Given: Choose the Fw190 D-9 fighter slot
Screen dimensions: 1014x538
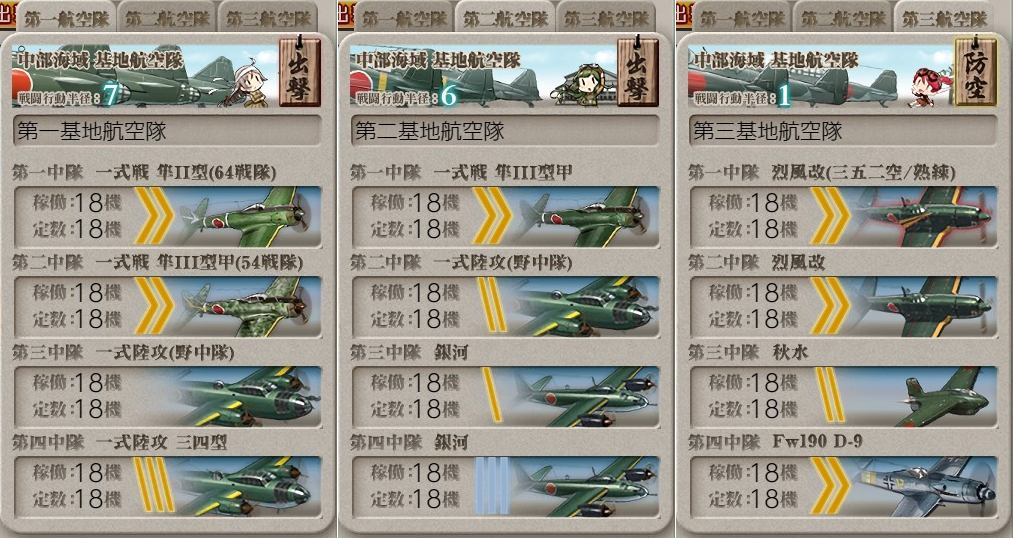Looking at the screenshot, I should (842, 487).
